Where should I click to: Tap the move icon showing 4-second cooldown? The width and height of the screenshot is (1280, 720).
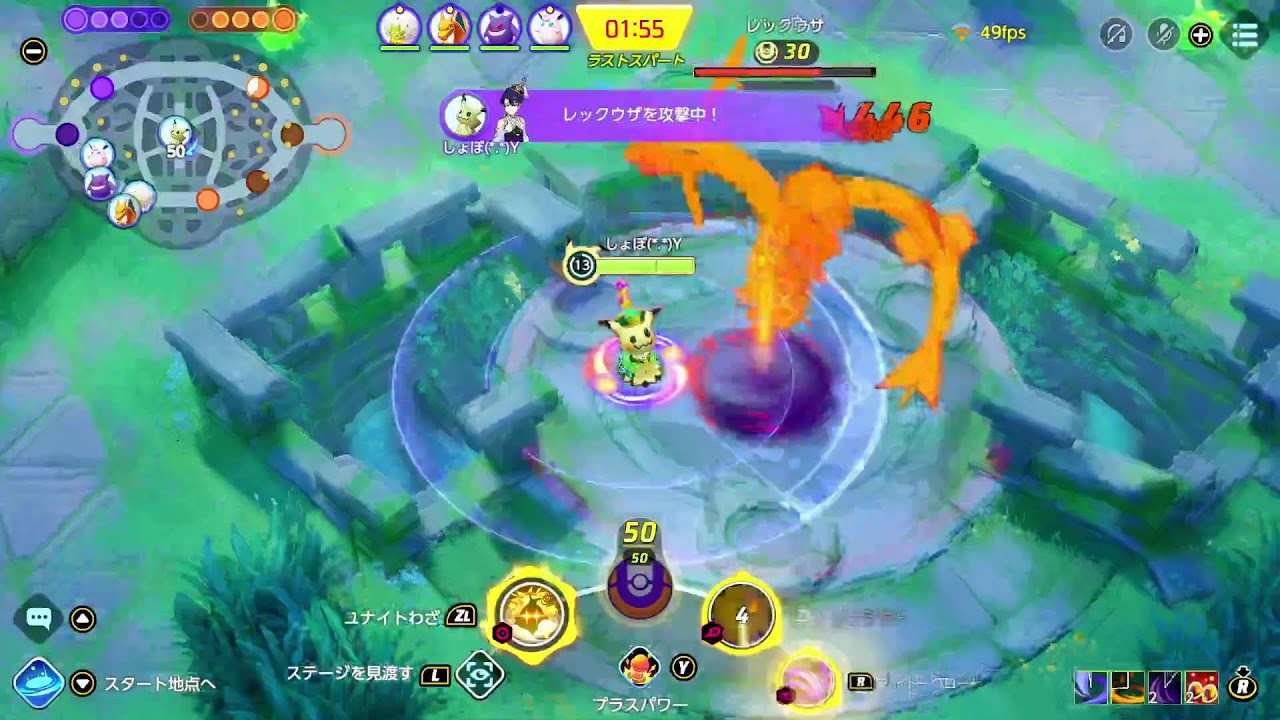click(x=741, y=617)
